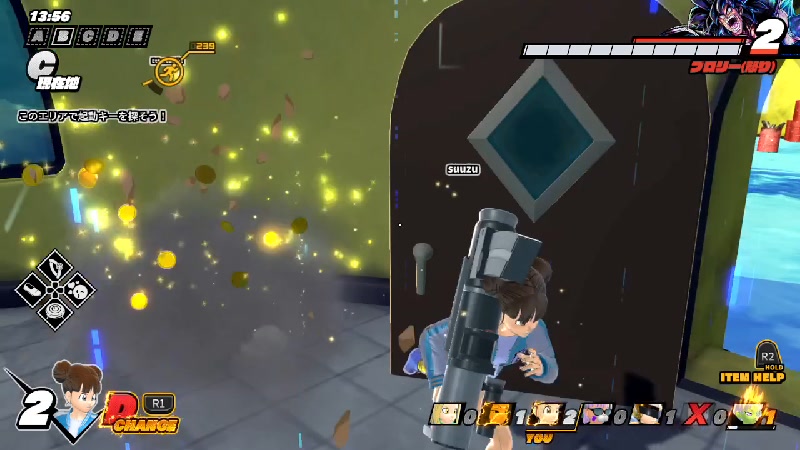The image size is (800, 450).
Task: Use the top item in the diamond wheel
Action: [x=55, y=267]
